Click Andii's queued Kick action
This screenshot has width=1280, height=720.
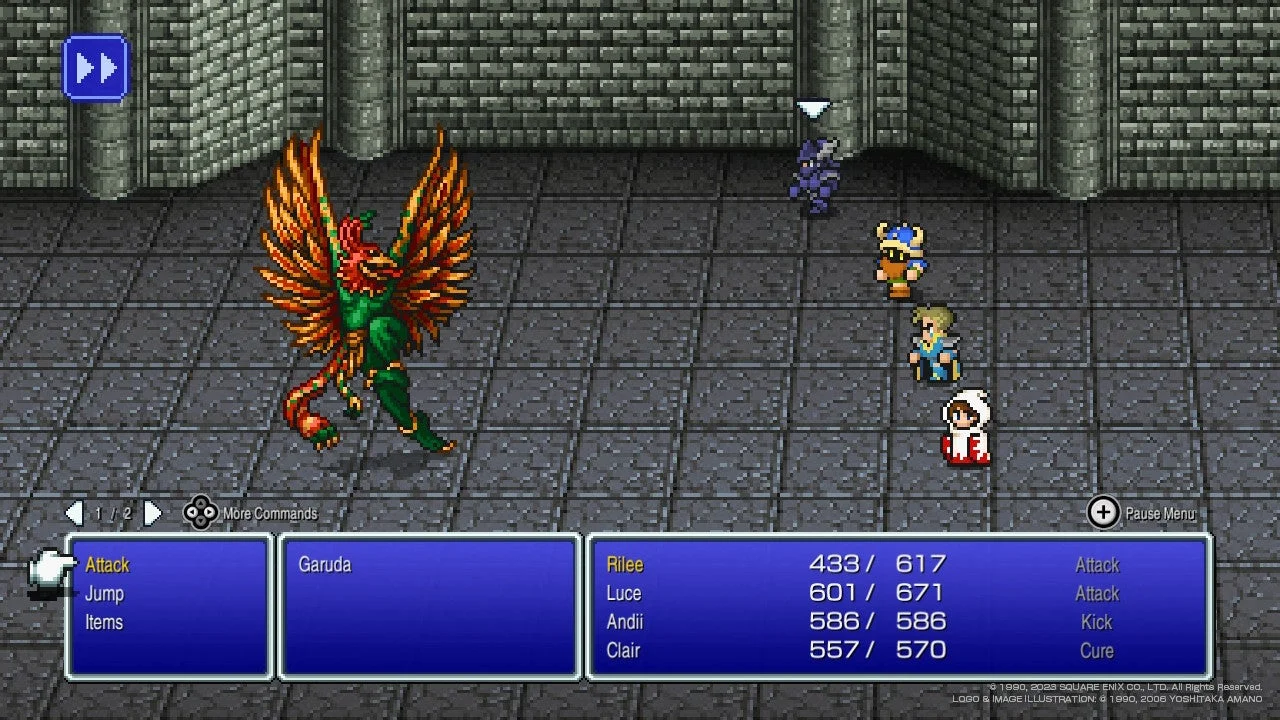point(1096,621)
